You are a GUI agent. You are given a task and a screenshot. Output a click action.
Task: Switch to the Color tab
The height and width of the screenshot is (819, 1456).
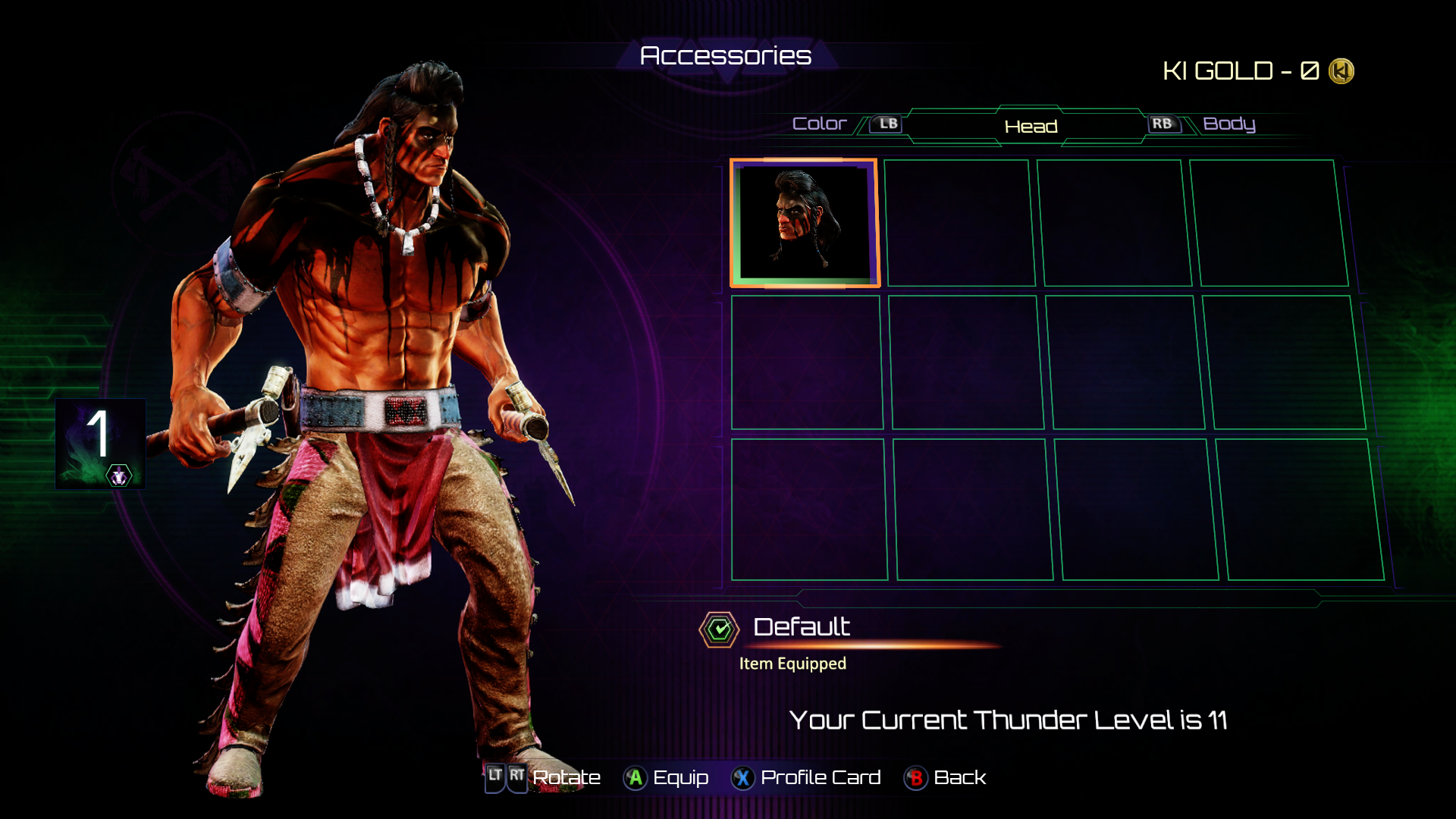819,124
